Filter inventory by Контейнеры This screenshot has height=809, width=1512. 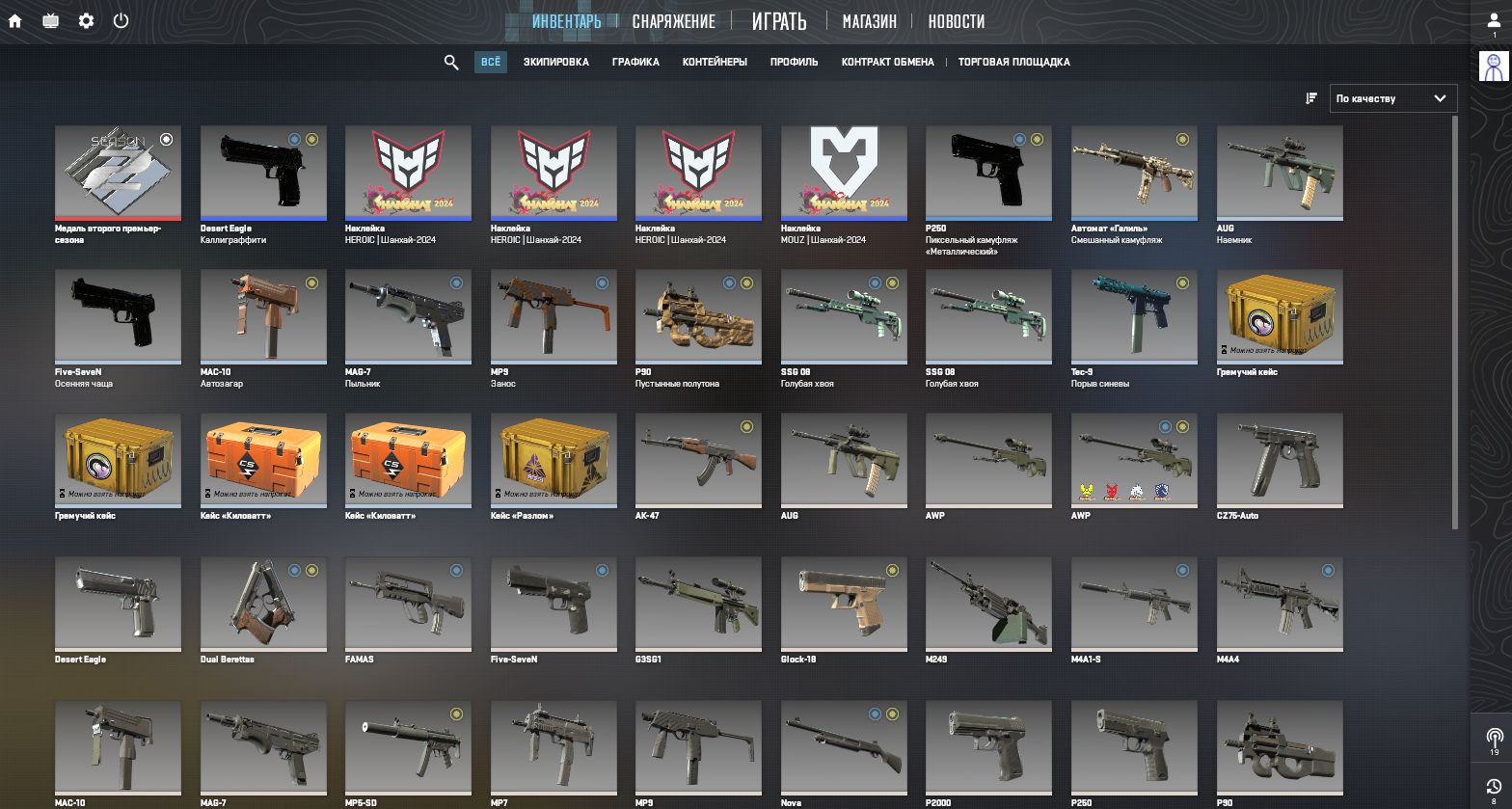point(715,63)
